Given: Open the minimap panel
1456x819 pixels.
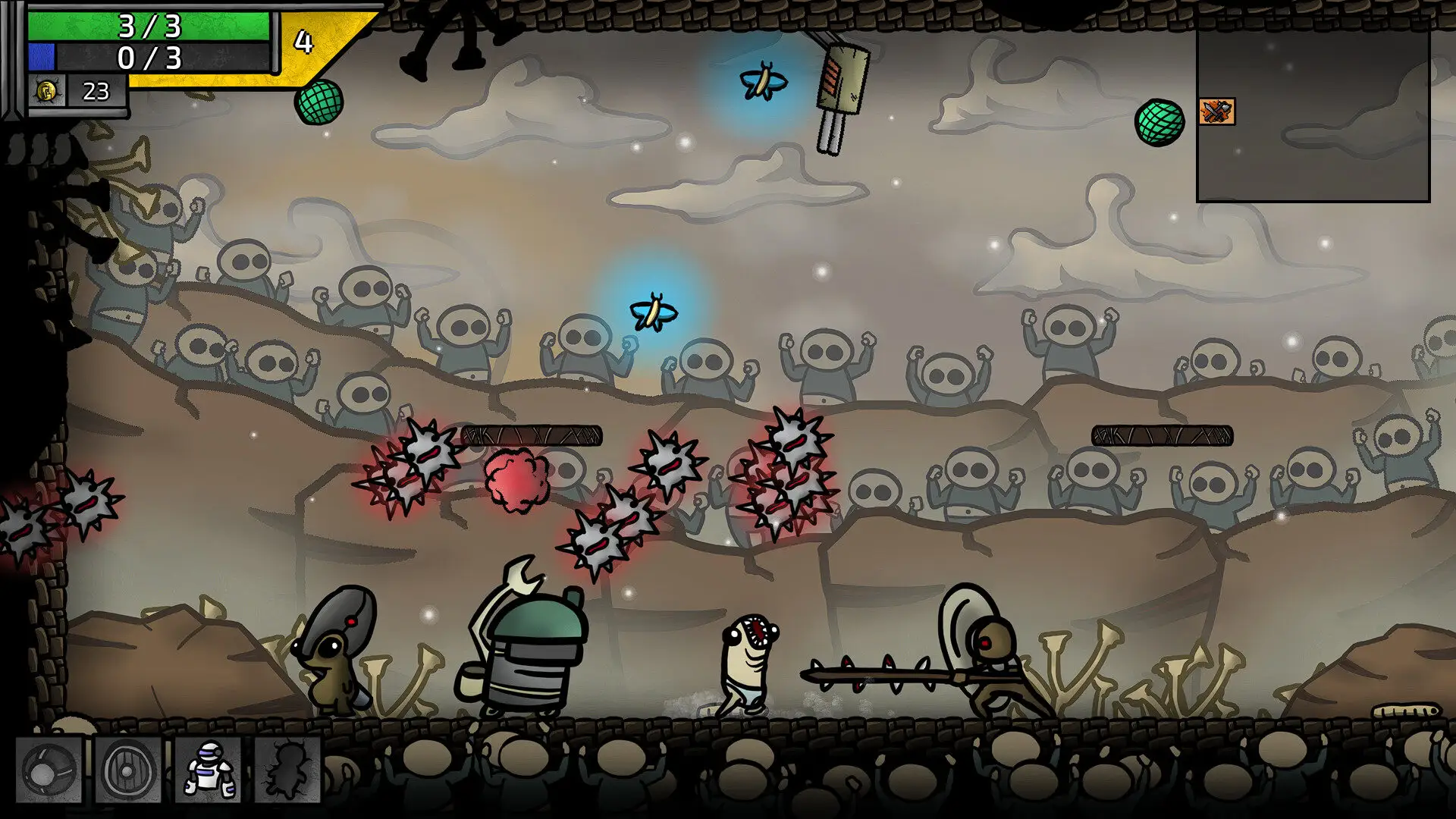Looking at the screenshot, I should (1313, 114).
